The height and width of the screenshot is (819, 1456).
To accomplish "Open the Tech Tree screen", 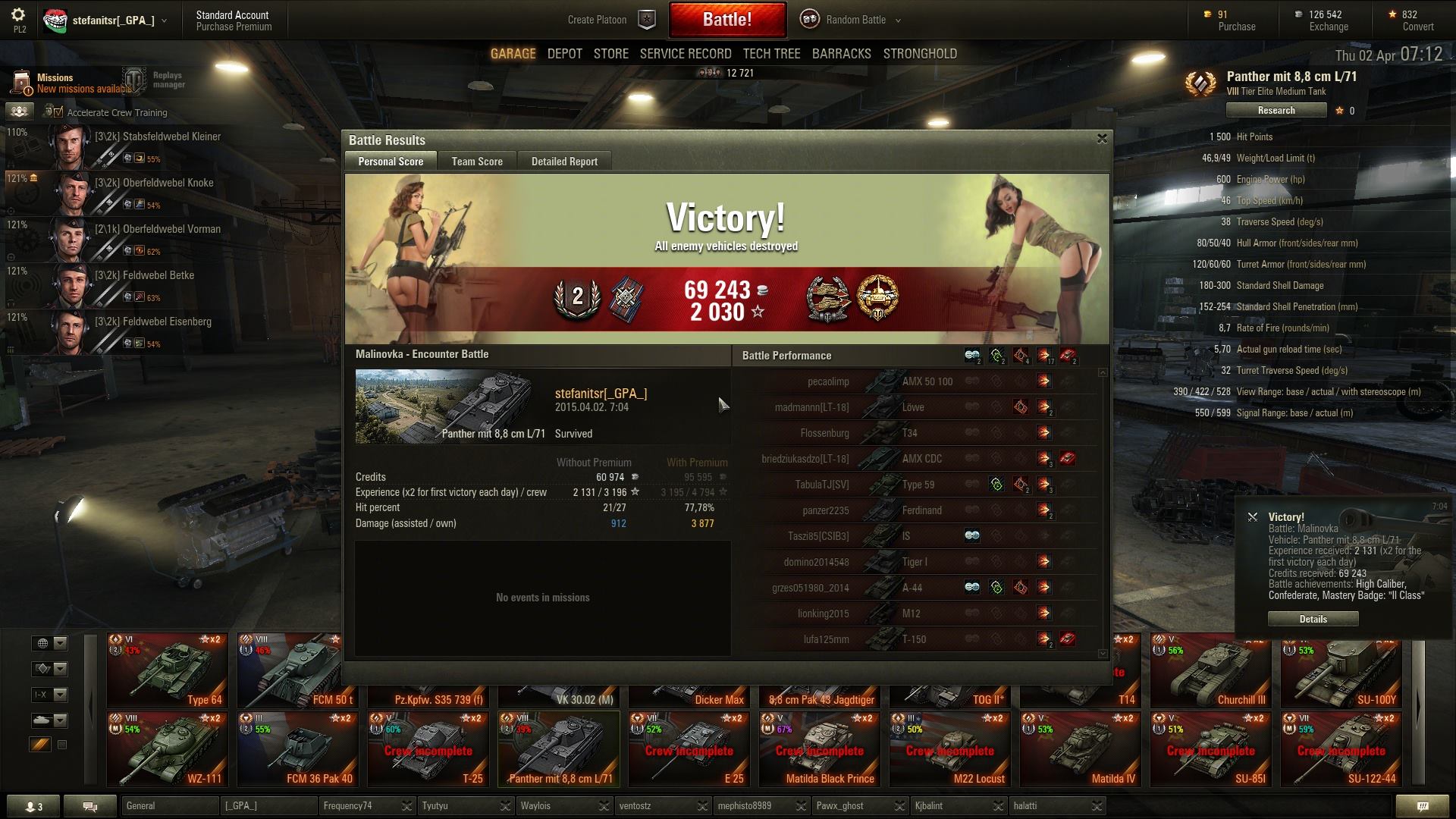I will tap(771, 54).
